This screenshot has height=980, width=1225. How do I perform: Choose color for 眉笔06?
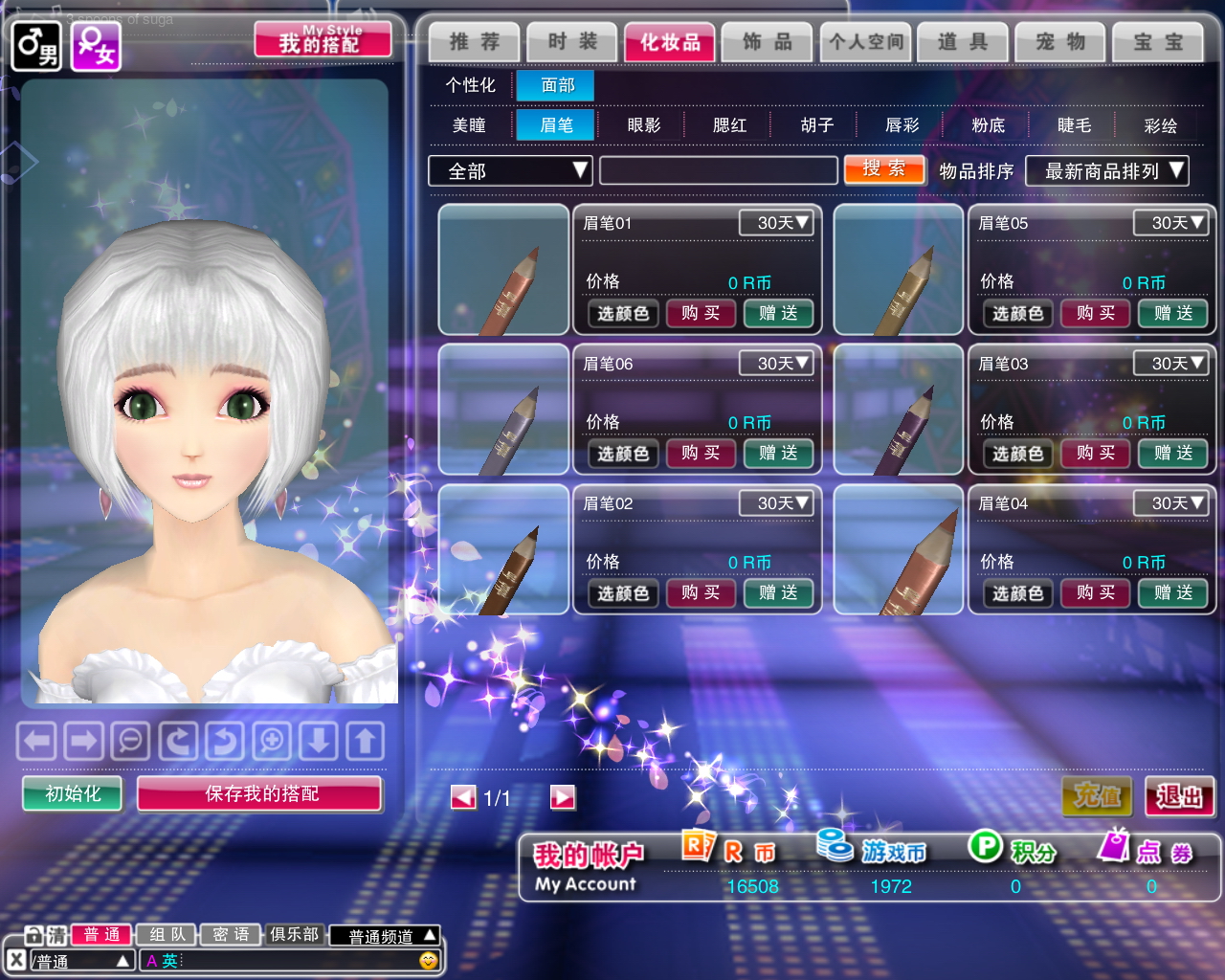point(623,454)
